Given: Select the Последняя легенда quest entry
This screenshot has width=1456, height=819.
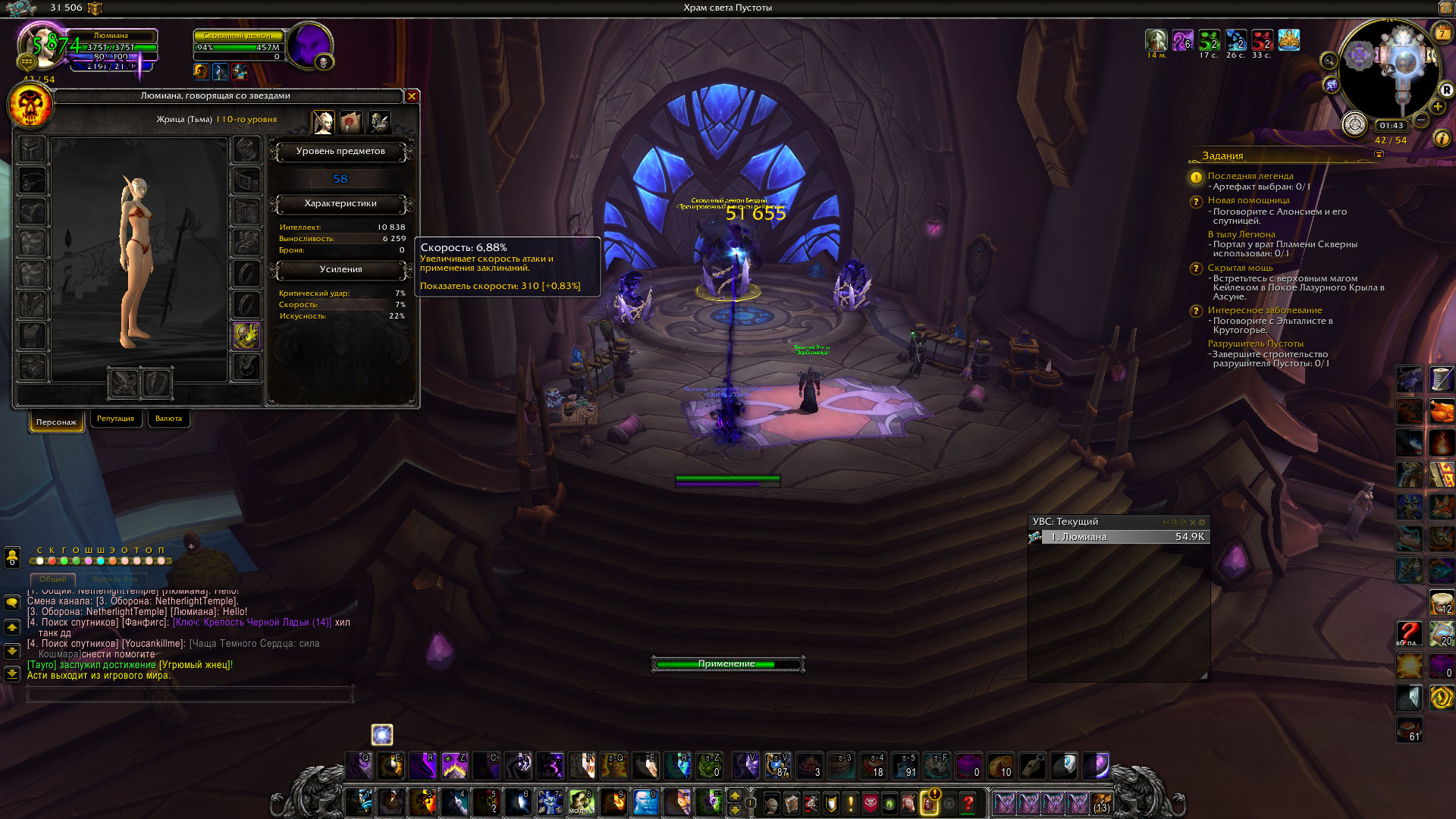Looking at the screenshot, I should pyautogui.click(x=1250, y=176).
